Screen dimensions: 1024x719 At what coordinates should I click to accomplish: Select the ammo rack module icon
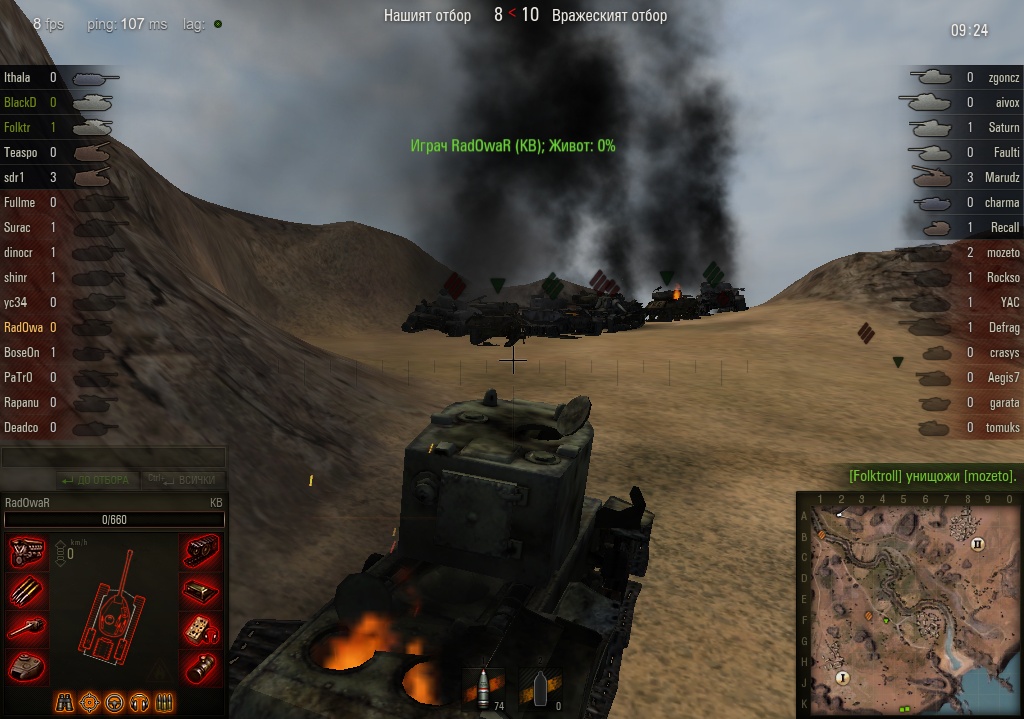pyautogui.click(x=26, y=591)
